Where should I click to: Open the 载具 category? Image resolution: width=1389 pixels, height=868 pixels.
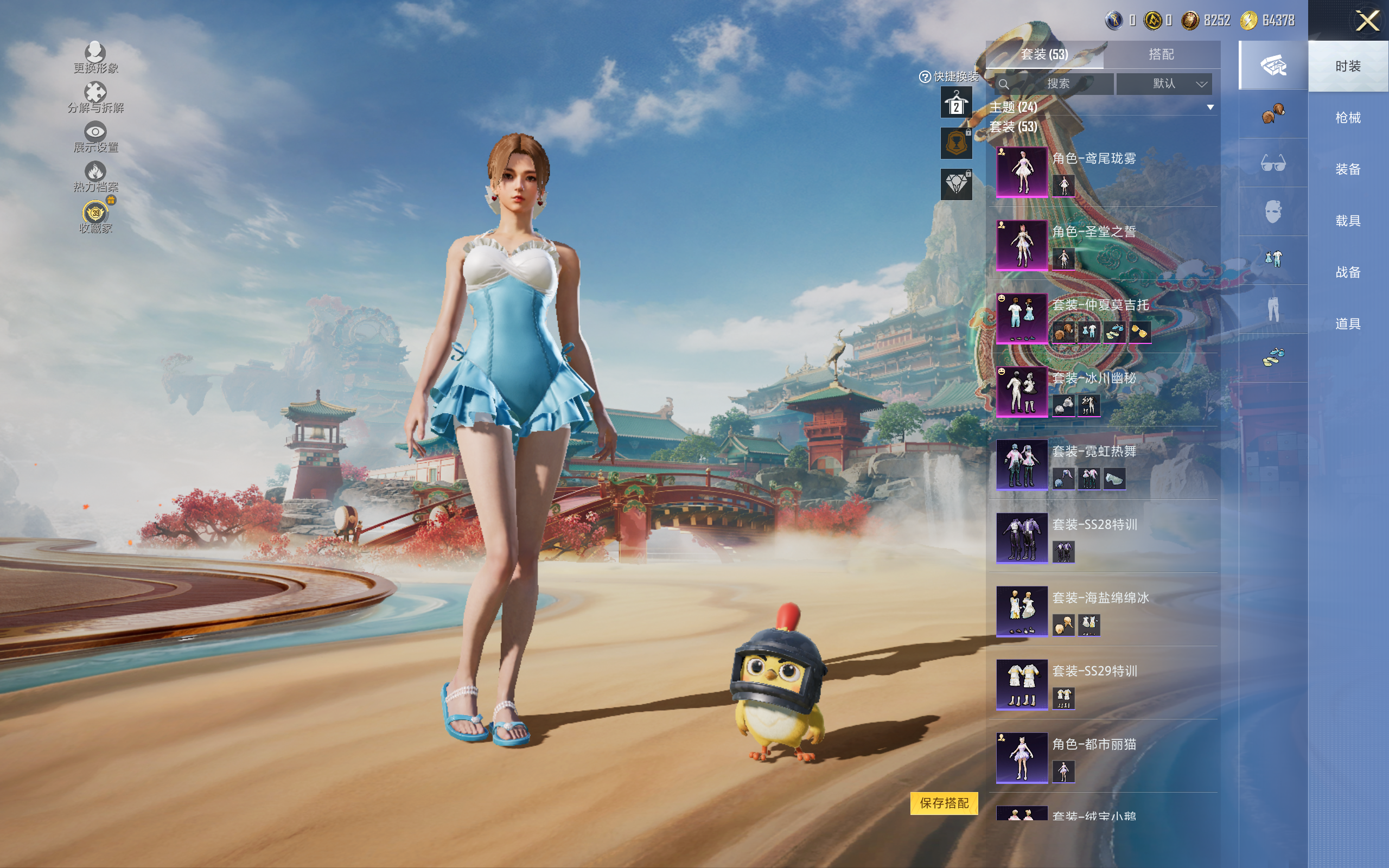1348,221
